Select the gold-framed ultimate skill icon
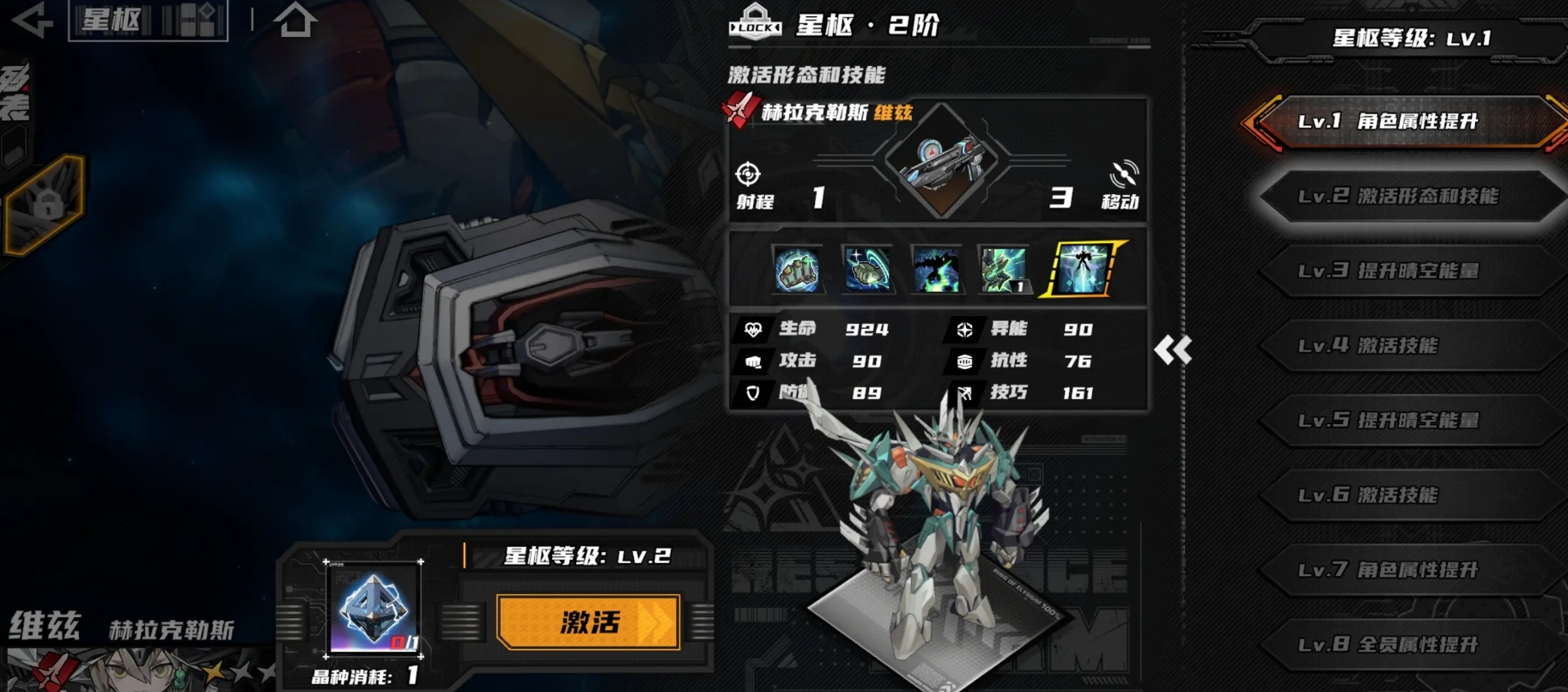The image size is (1568, 692). tap(1080, 270)
